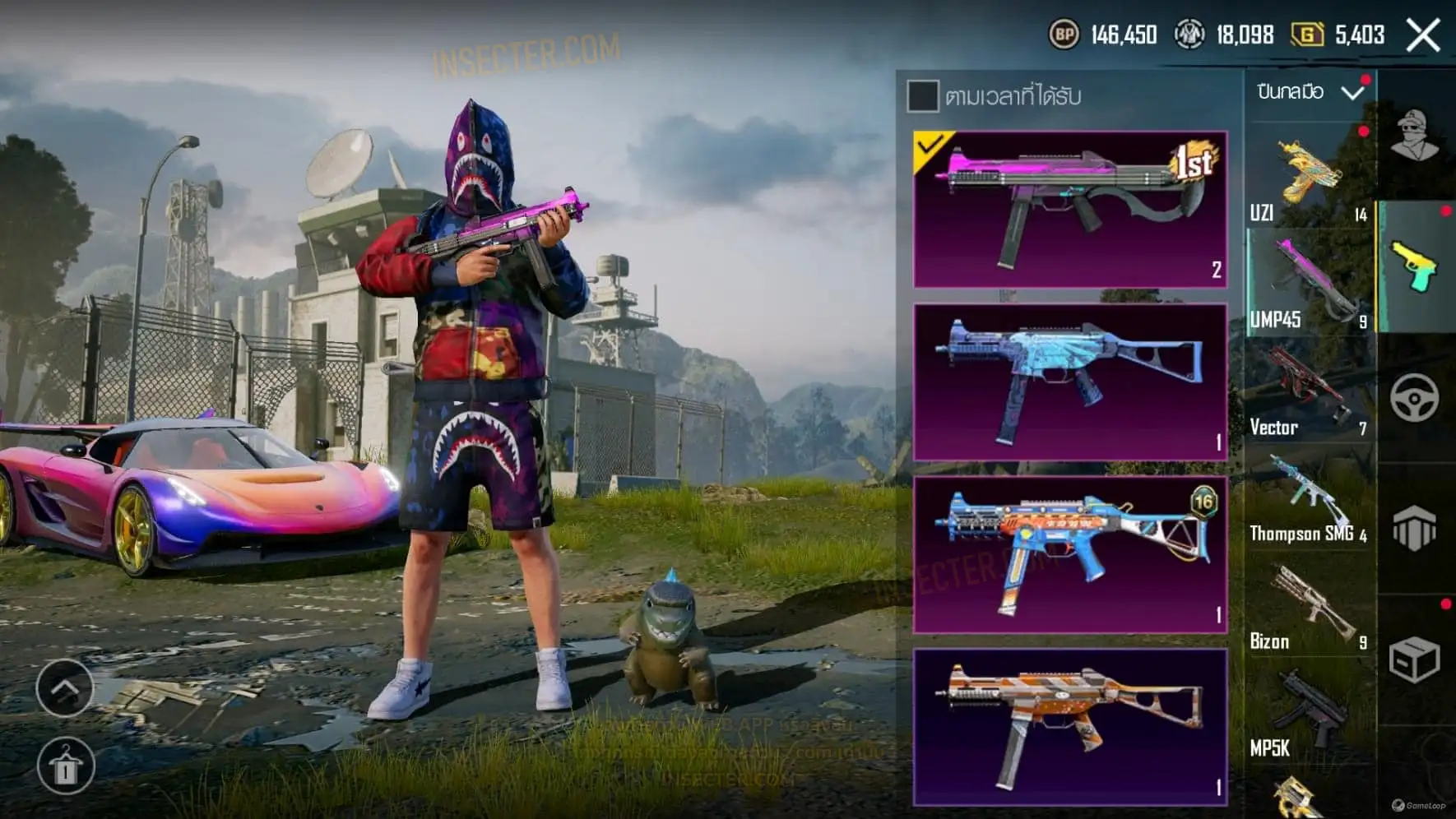Open the parachute tab
Image resolution: width=1456 pixels, height=819 pixels.
1415,528
